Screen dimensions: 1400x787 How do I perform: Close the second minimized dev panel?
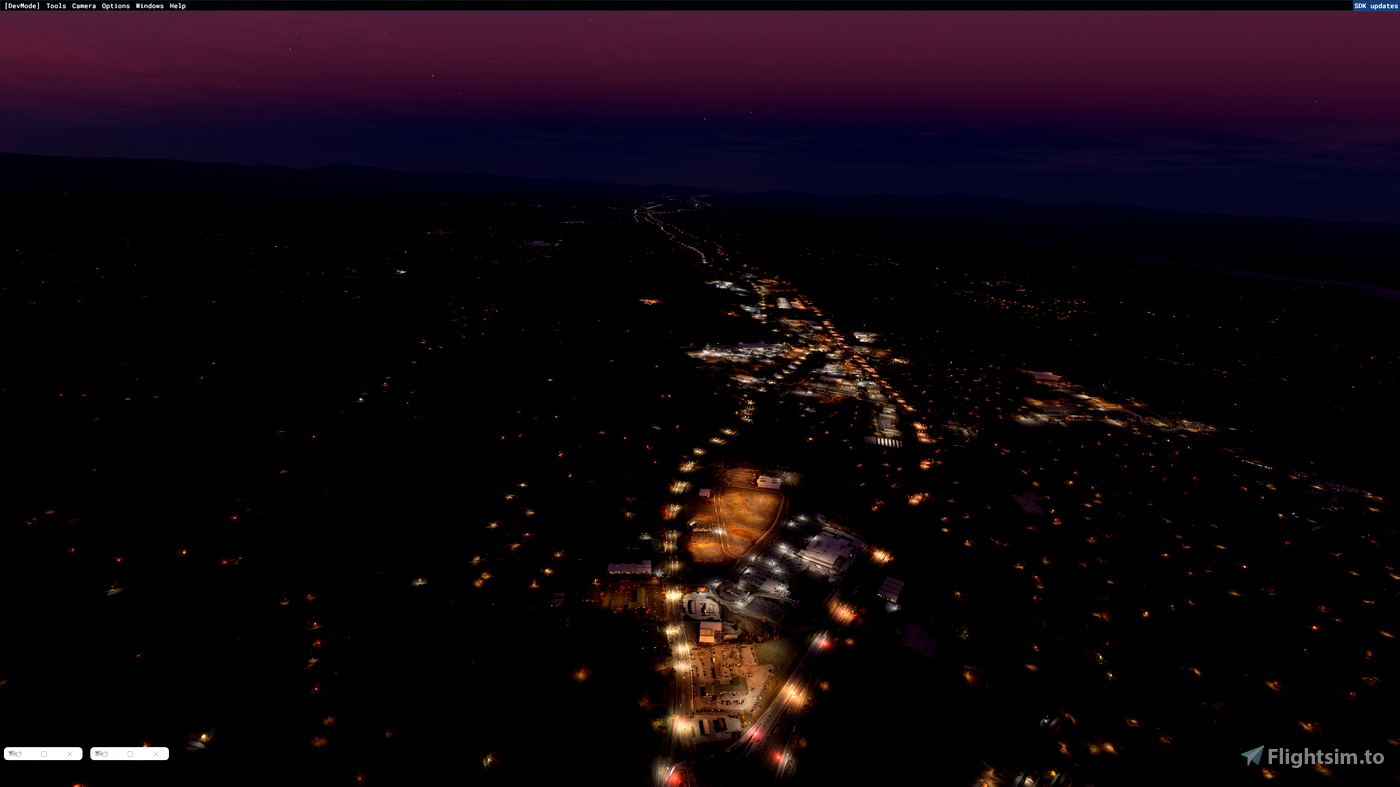155,753
